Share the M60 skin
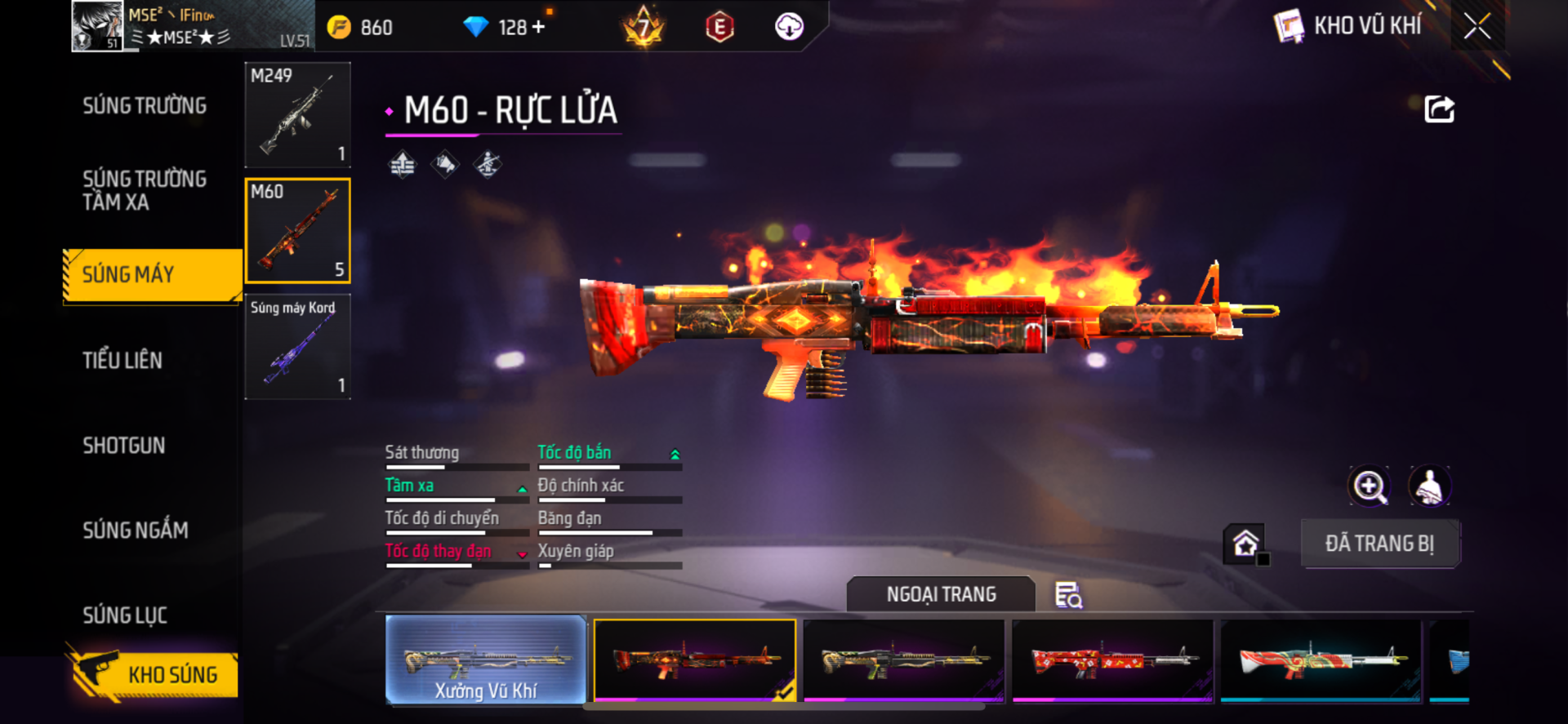1568x724 pixels. click(1439, 109)
